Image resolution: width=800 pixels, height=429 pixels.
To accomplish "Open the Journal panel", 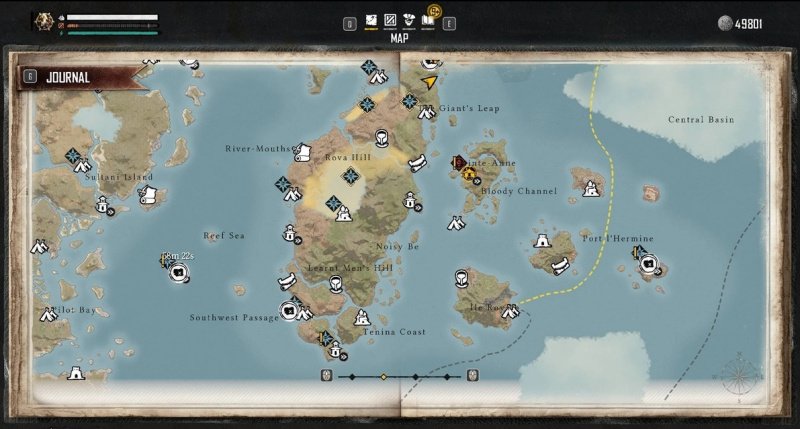I will click(x=68, y=77).
